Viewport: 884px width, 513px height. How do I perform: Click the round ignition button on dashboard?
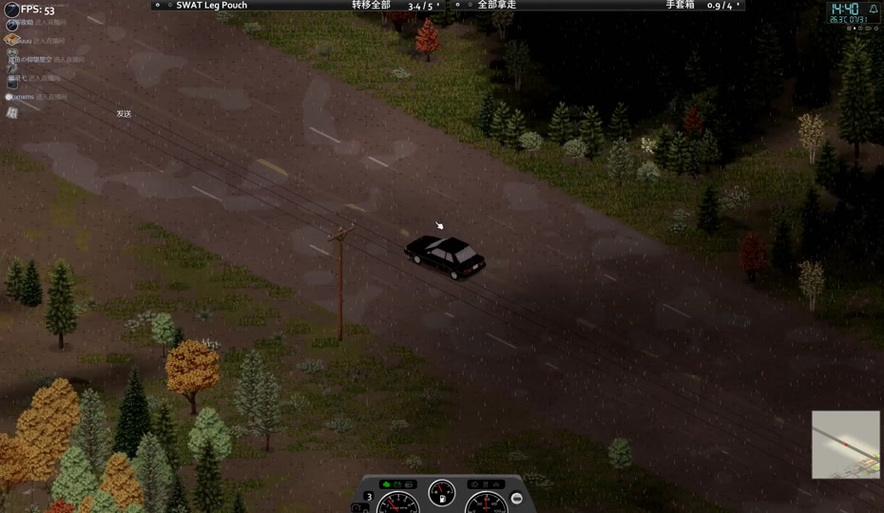coord(517,498)
